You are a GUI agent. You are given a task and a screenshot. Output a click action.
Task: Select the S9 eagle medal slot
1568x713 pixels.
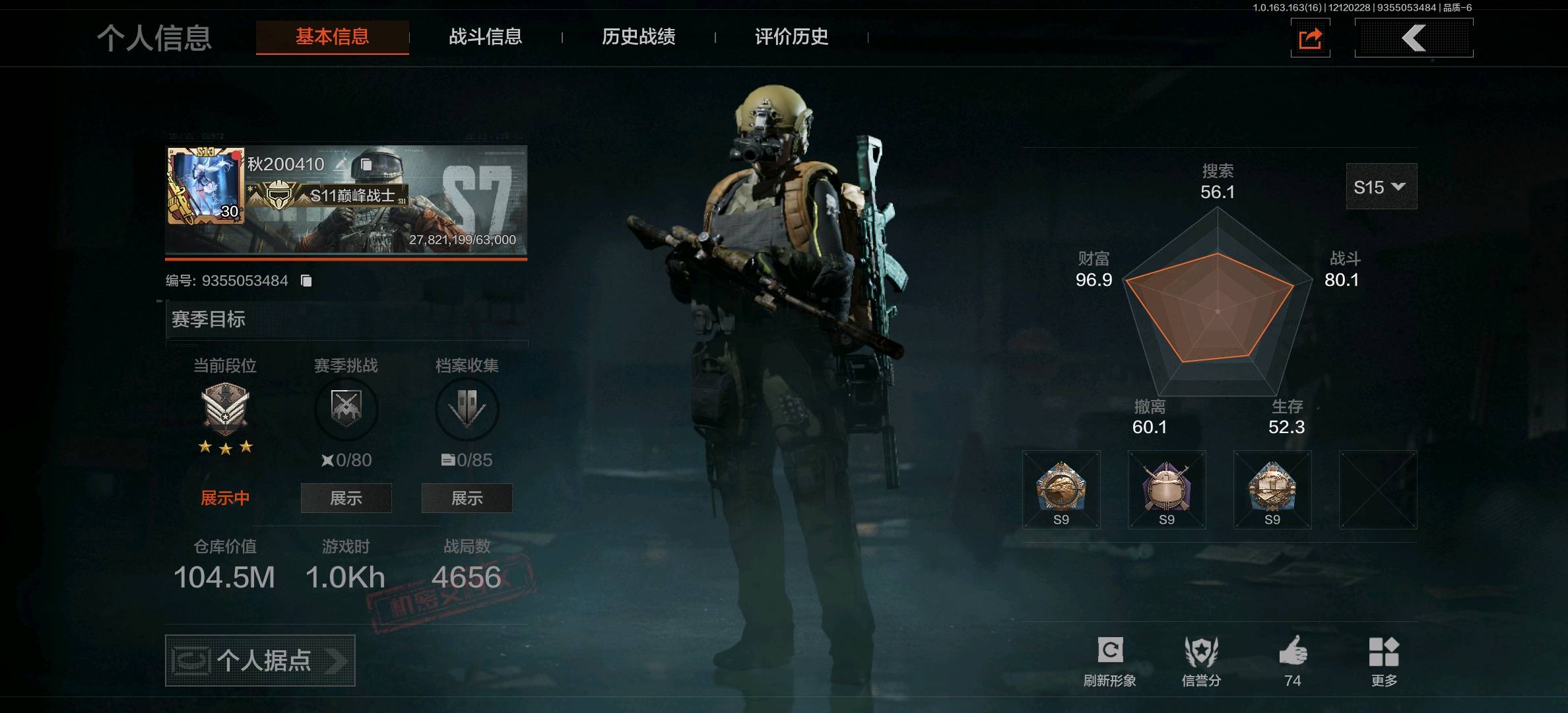point(1061,490)
